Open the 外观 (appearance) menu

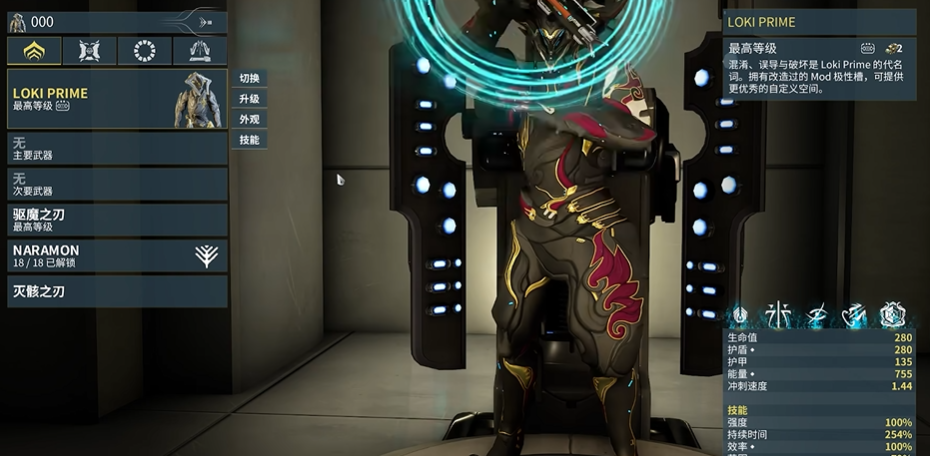(x=250, y=119)
